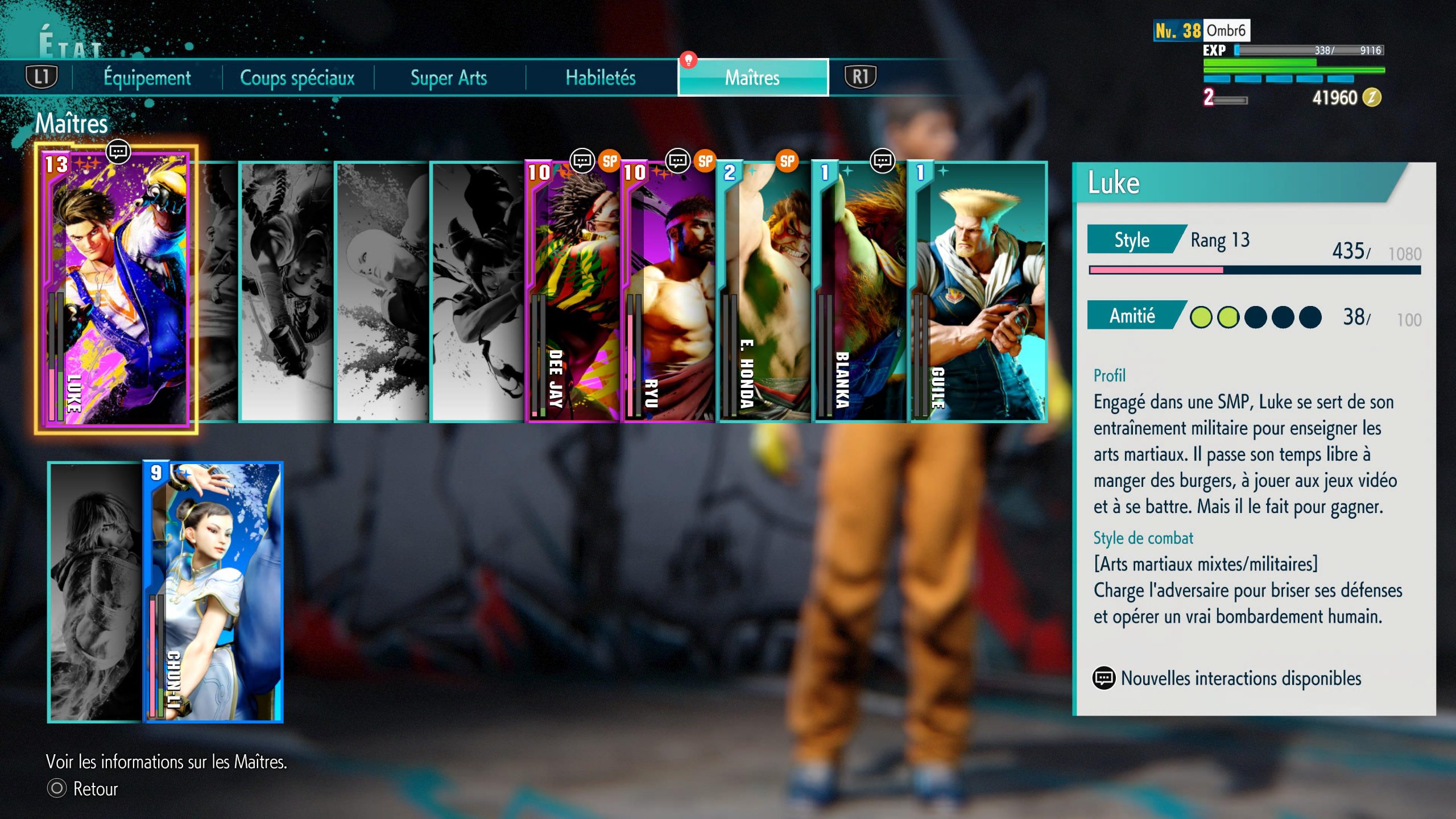Open the Chun-Li master card
This screenshot has height=819, width=1456.
[x=213, y=591]
